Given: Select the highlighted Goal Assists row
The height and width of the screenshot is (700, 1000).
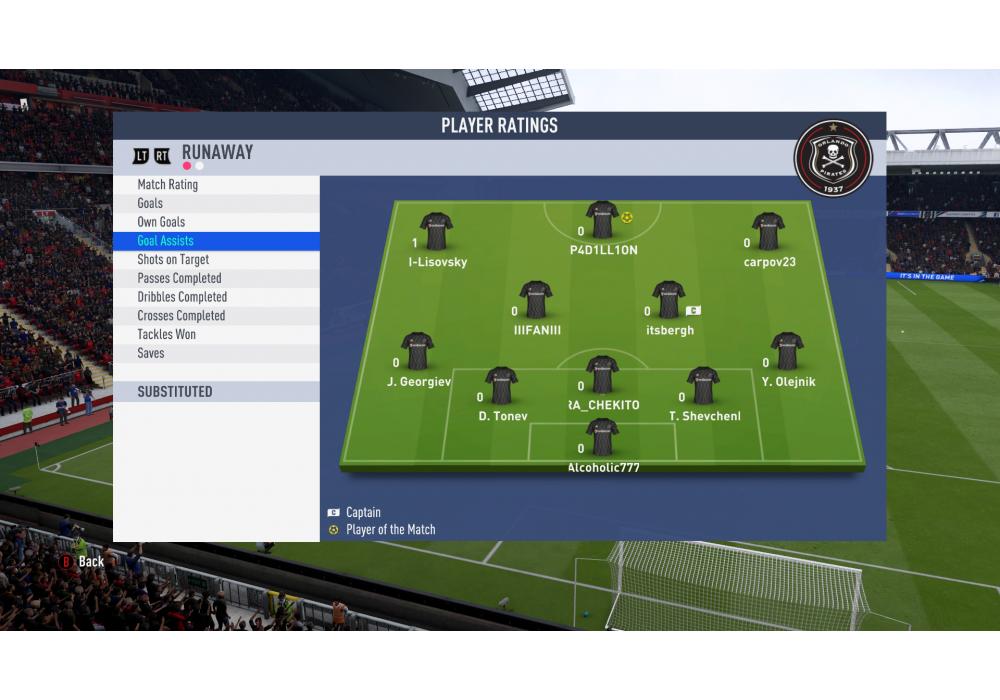Looking at the screenshot, I should coord(216,241).
